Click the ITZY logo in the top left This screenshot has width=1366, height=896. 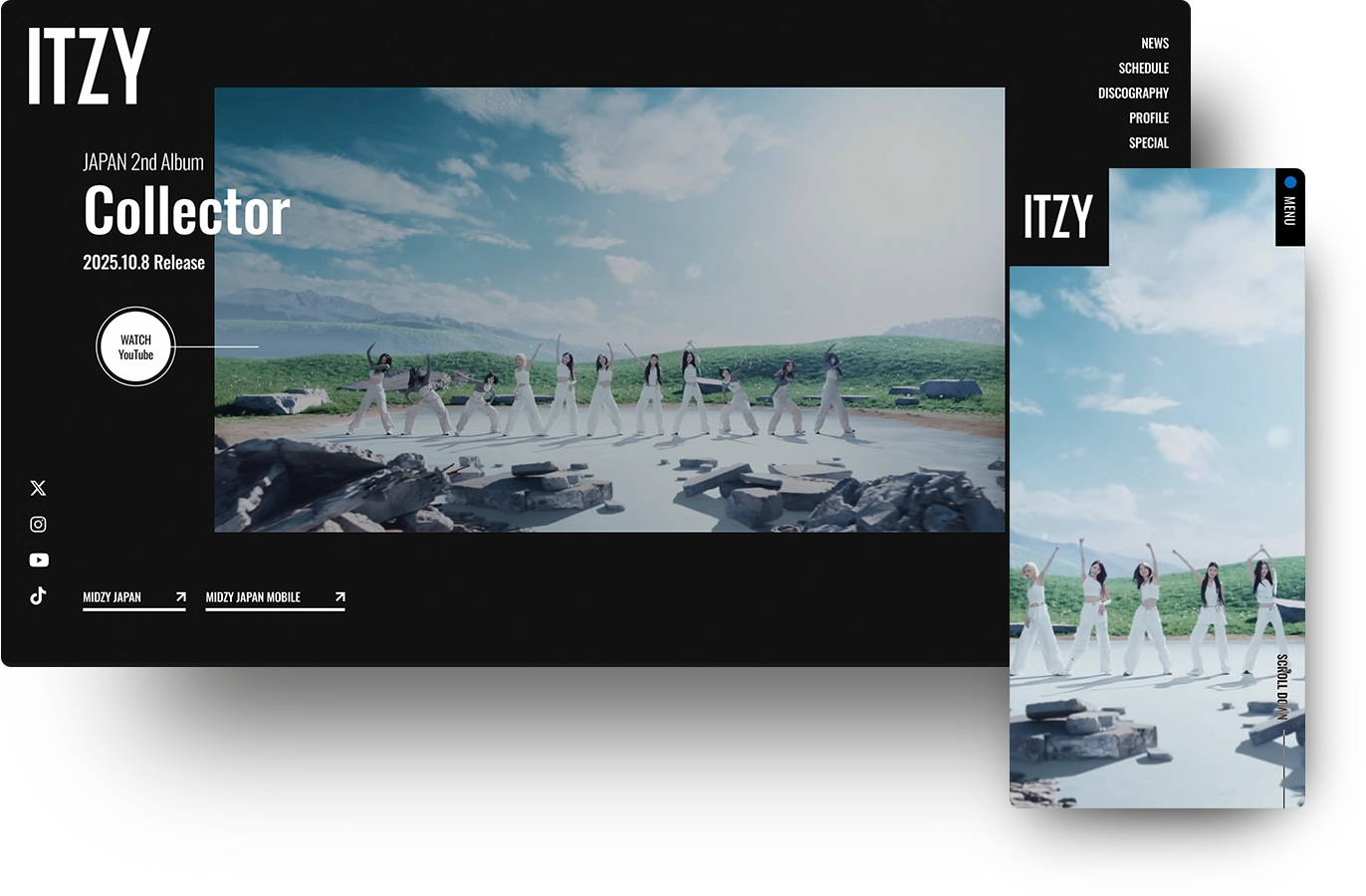[88, 68]
